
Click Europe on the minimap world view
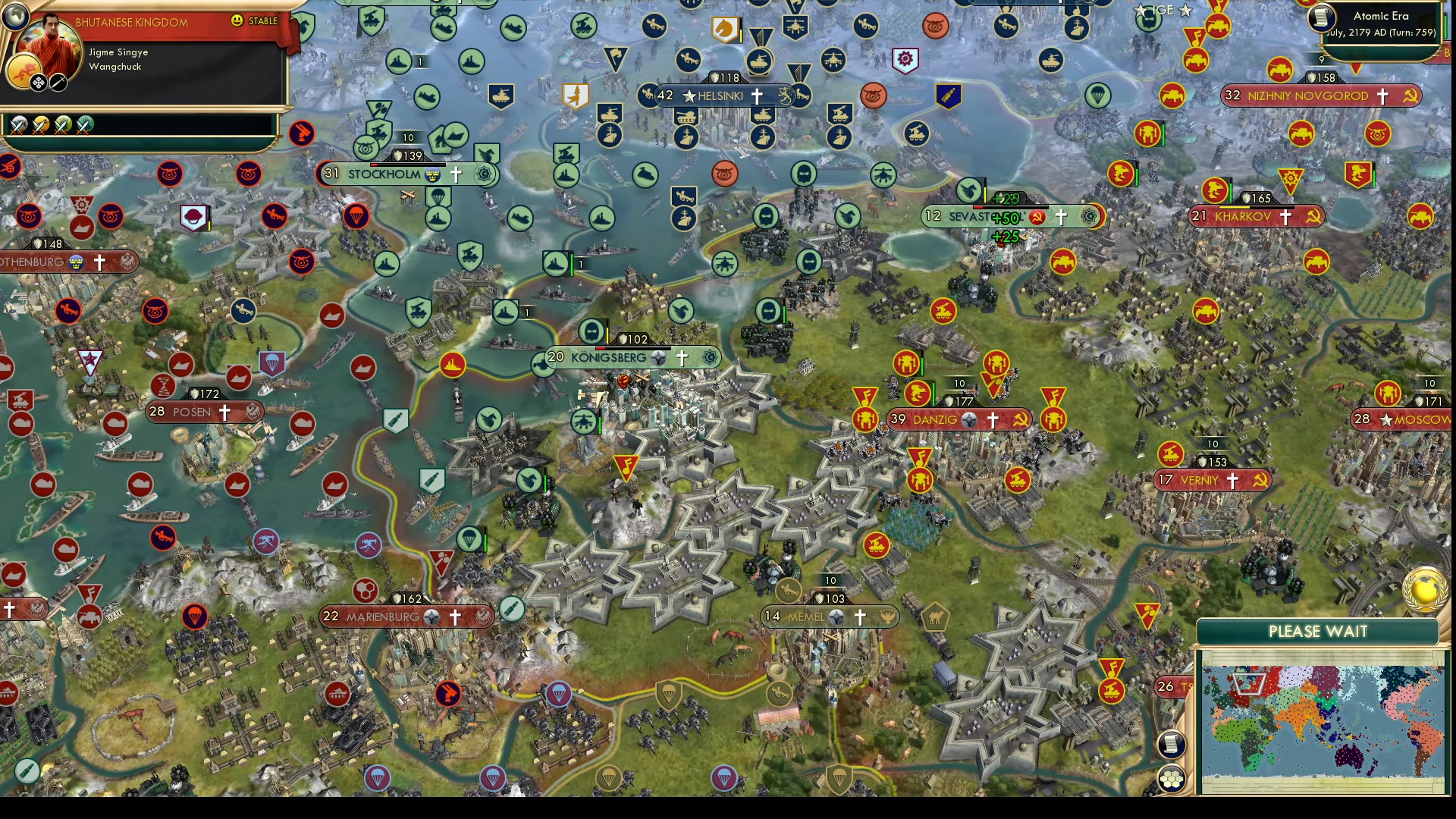(x=1248, y=682)
